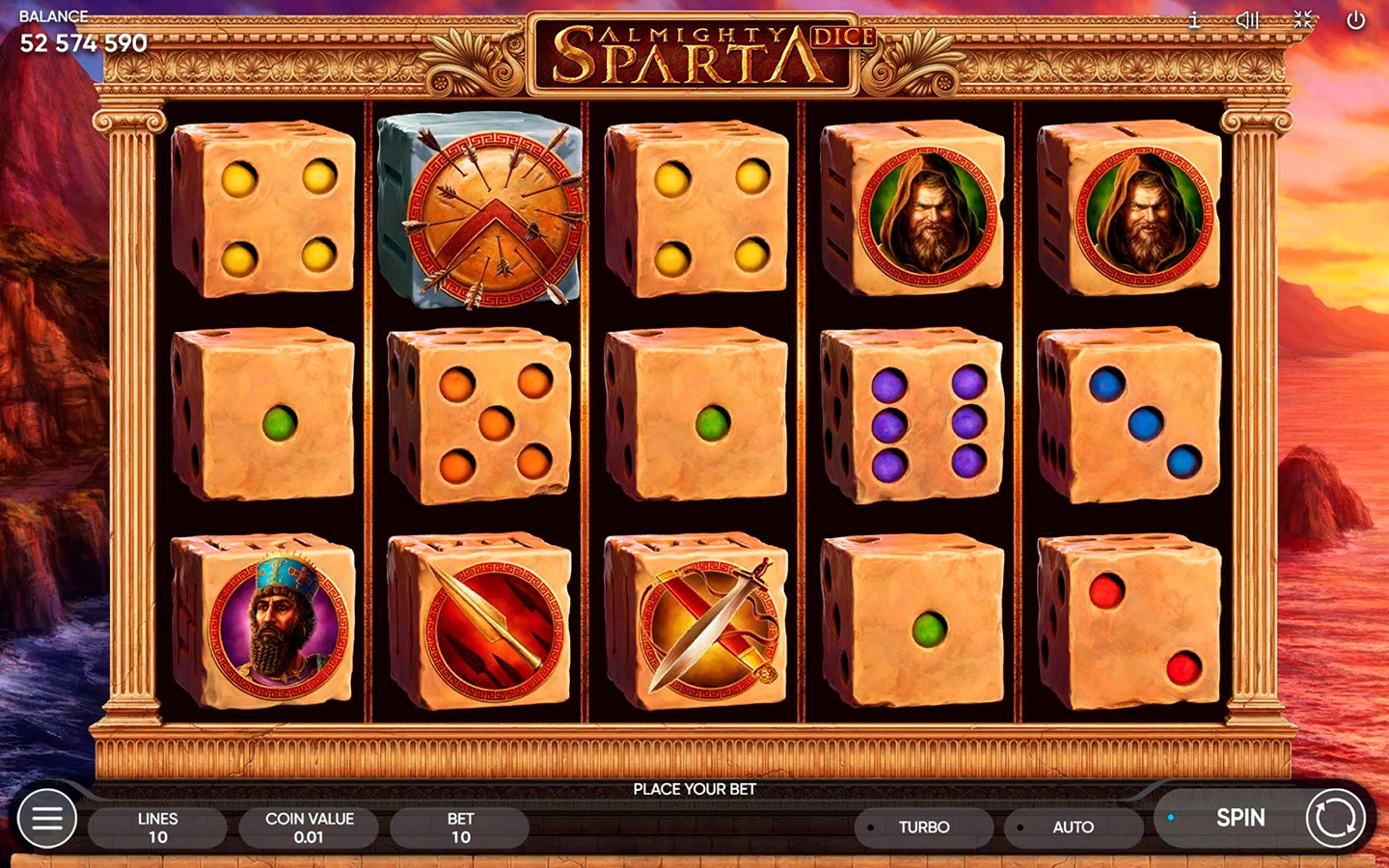Change the Bet amount

[460, 827]
